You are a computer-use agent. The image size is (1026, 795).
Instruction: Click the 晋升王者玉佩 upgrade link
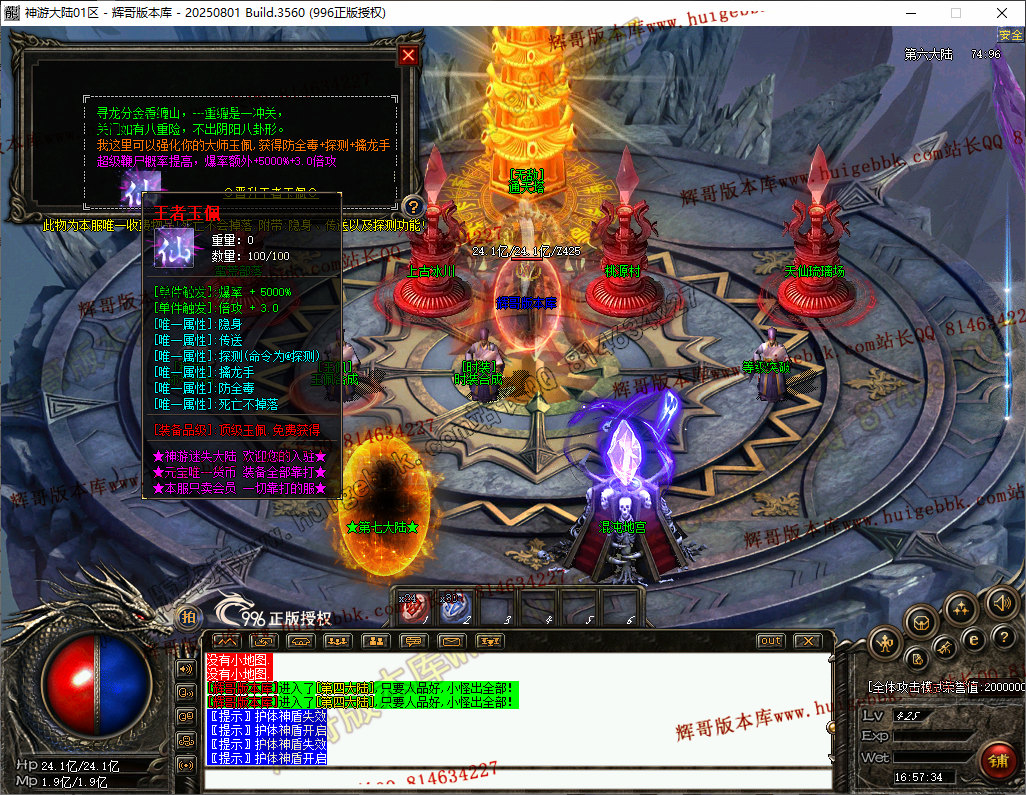[x=270, y=191]
